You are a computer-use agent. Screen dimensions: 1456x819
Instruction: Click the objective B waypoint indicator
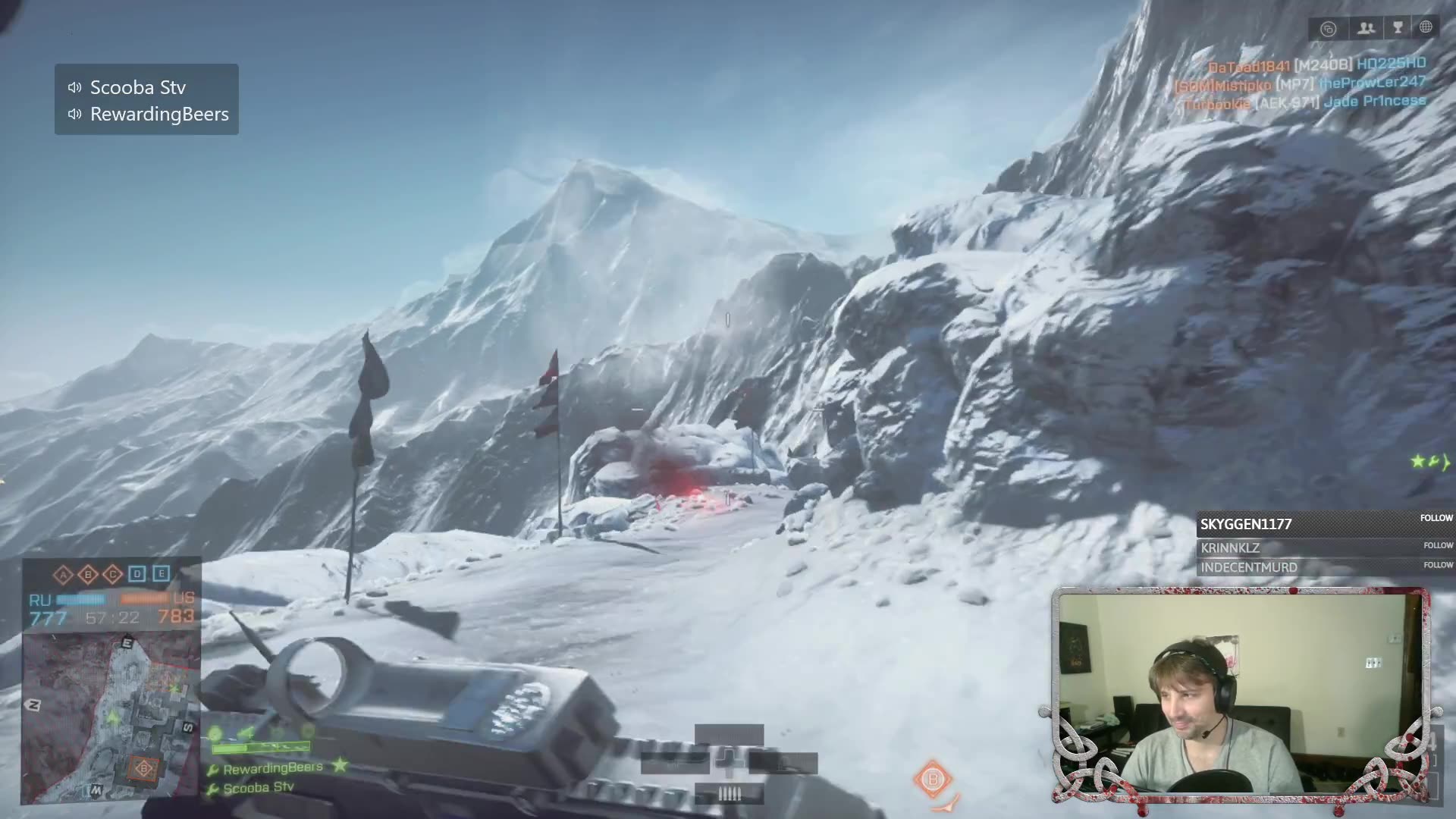[932, 779]
